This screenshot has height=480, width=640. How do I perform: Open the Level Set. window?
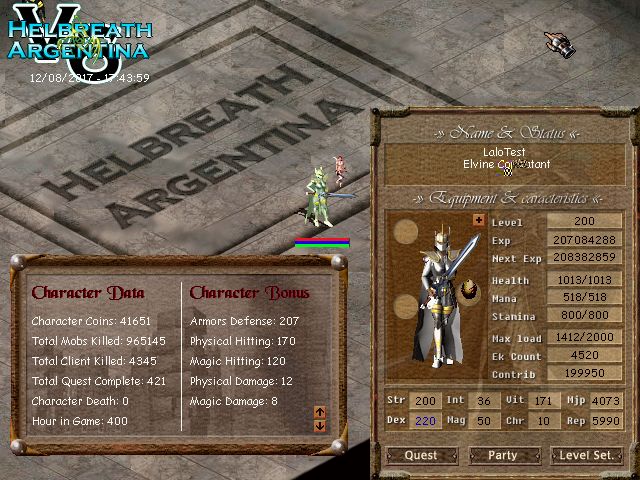pos(587,455)
